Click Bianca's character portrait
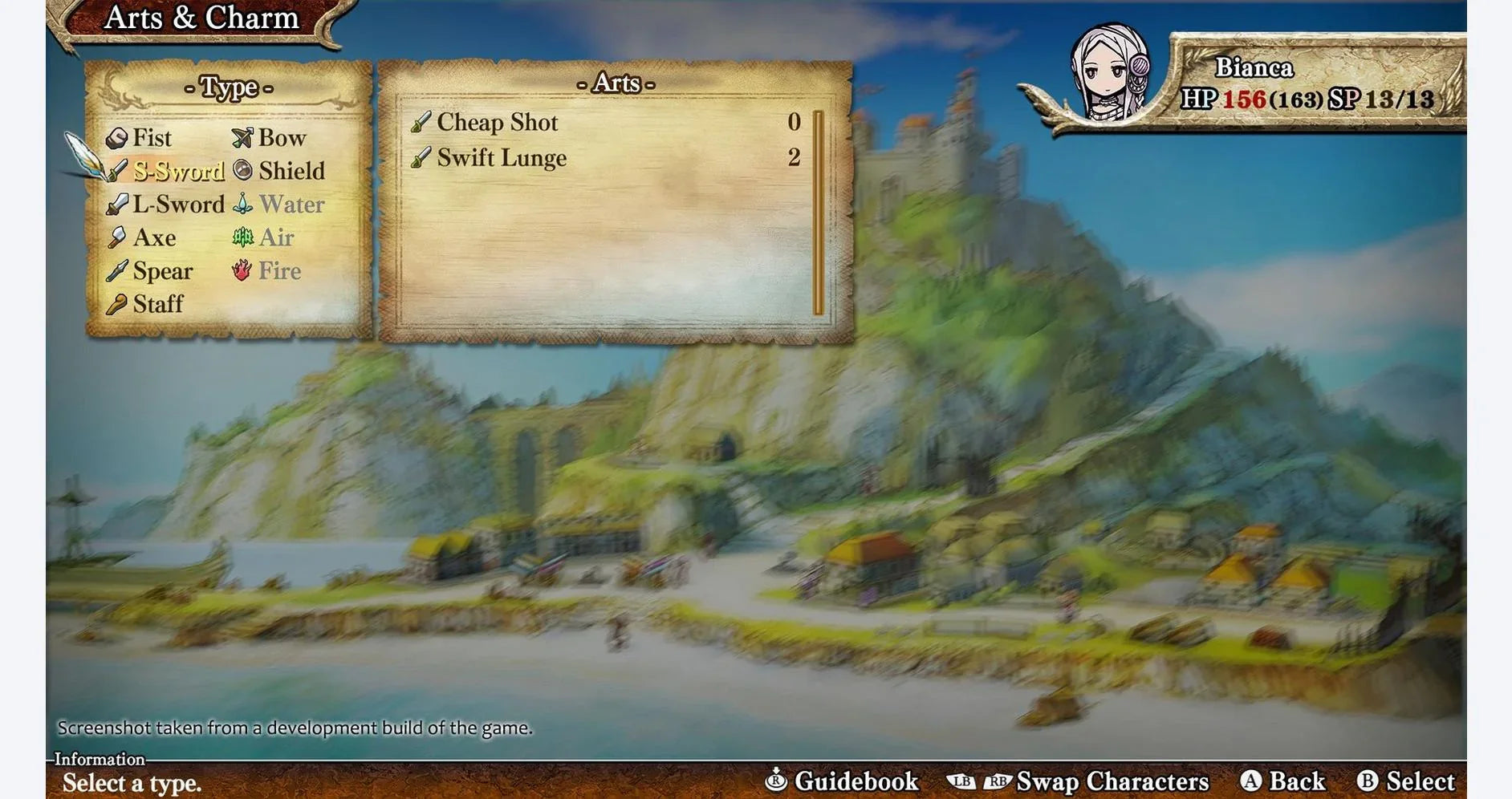 [x=1111, y=74]
